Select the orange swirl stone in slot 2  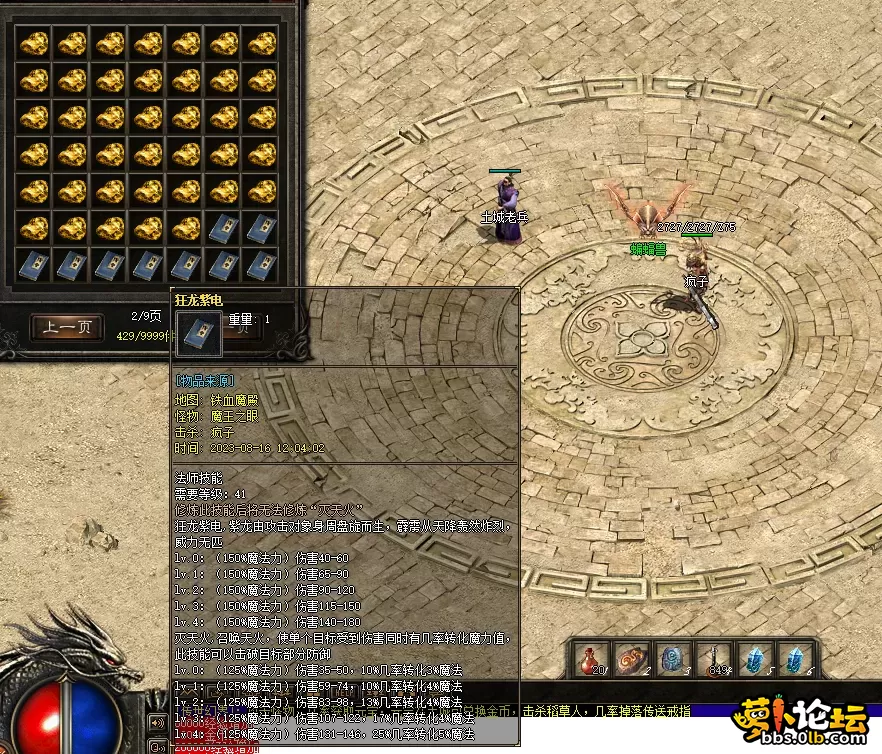[632, 658]
